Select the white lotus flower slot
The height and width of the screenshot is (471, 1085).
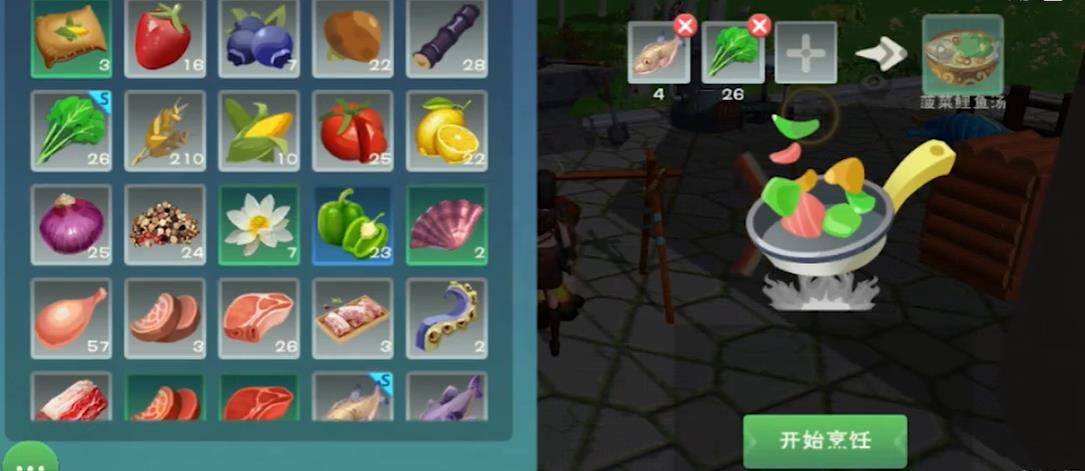(258, 224)
